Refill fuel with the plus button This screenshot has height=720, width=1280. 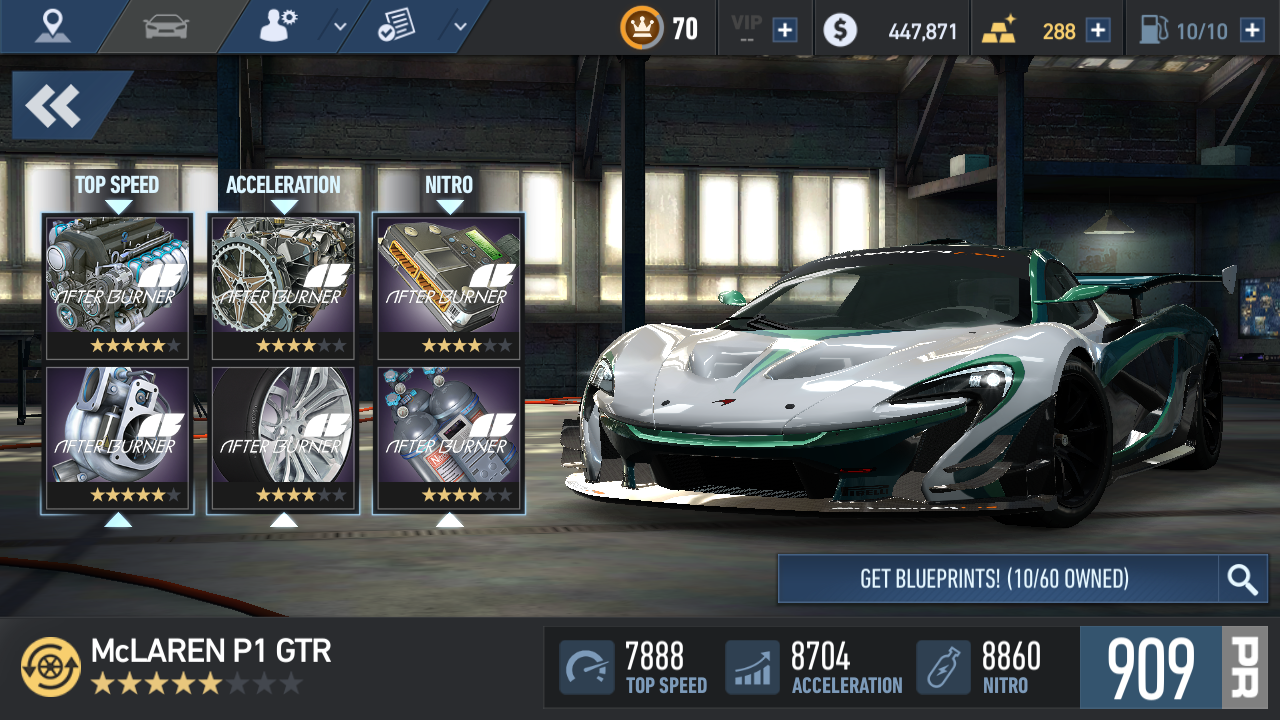click(1251, 30)
